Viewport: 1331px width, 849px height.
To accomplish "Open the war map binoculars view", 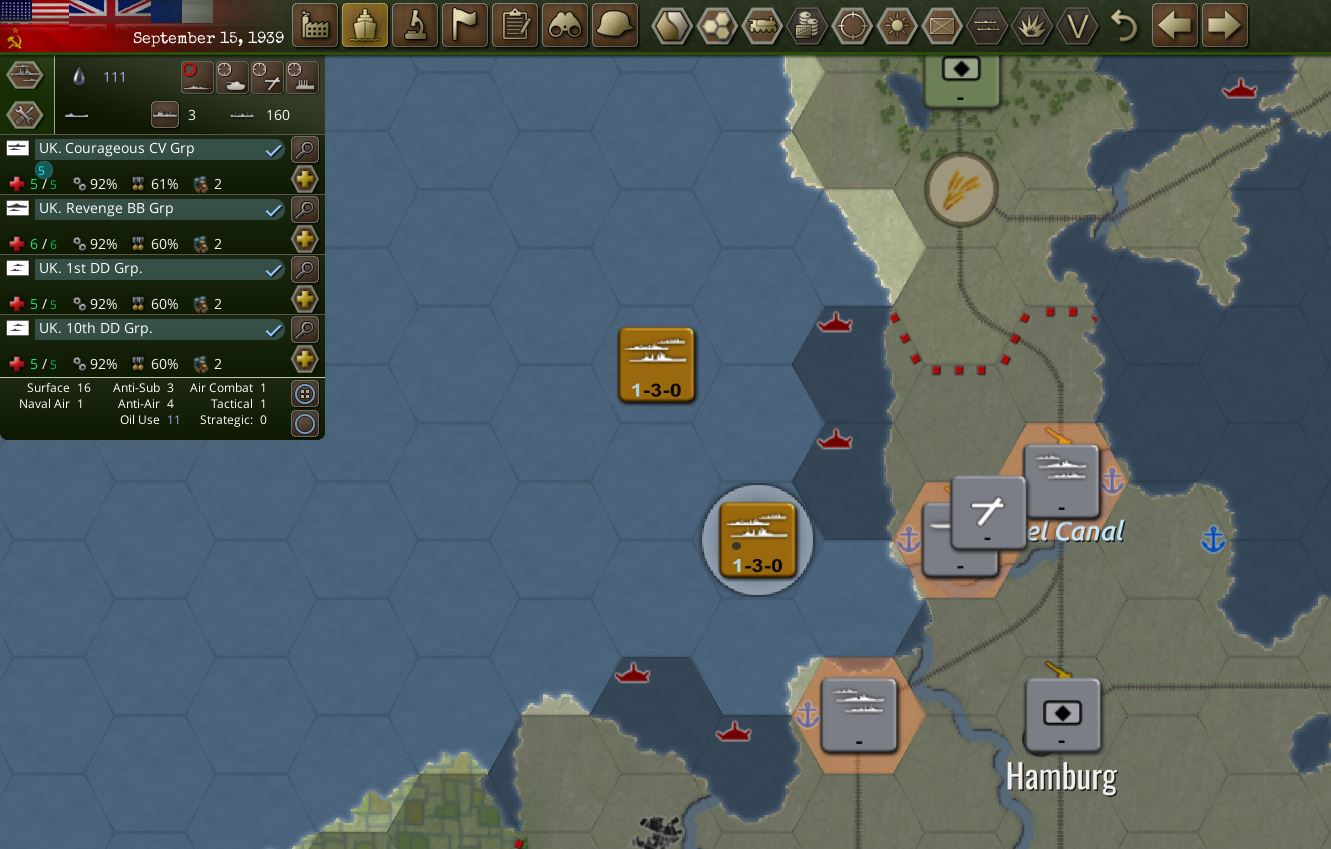I will [x=564, y=25].
